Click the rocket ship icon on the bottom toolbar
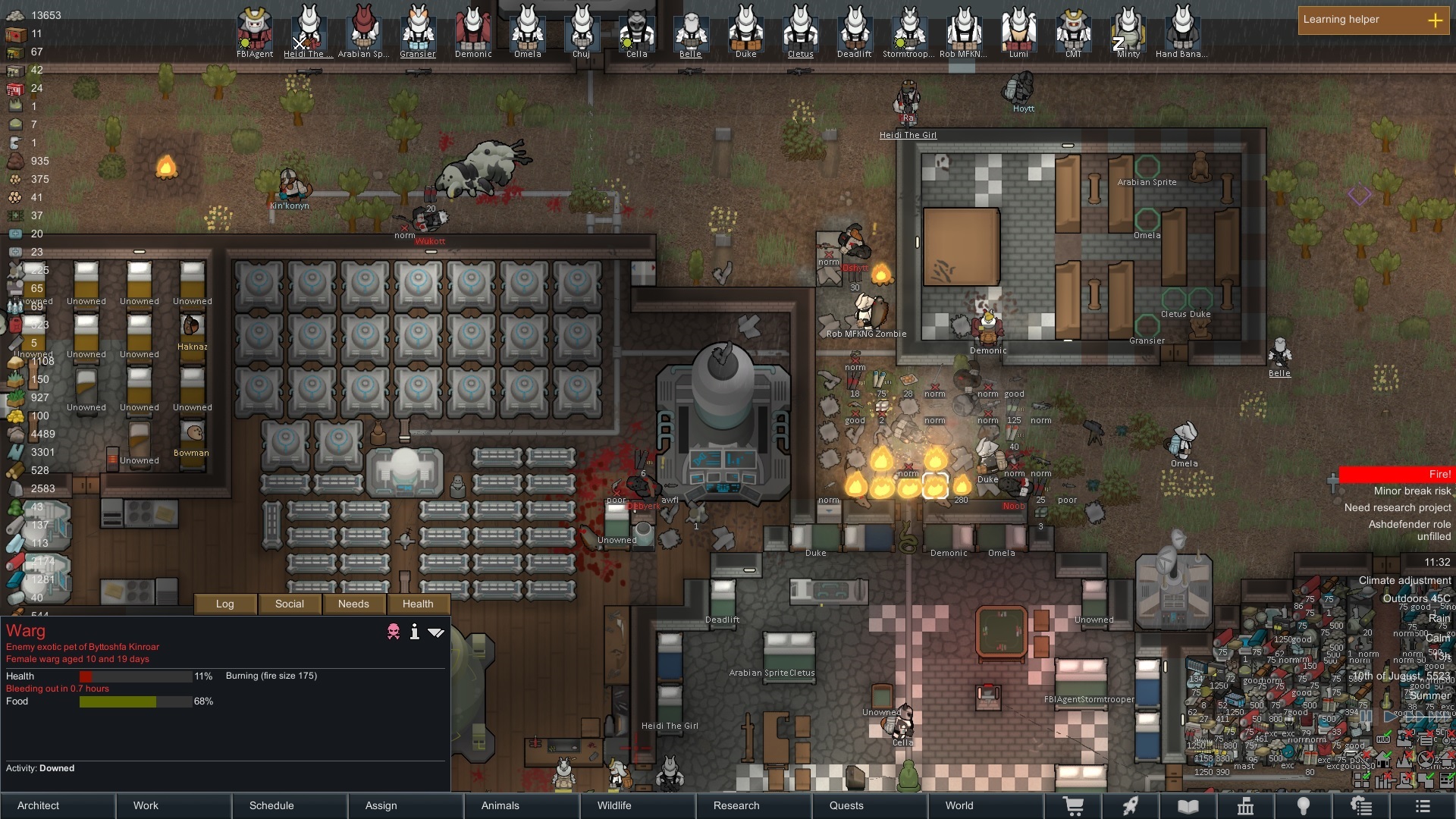 (1131, 806)
